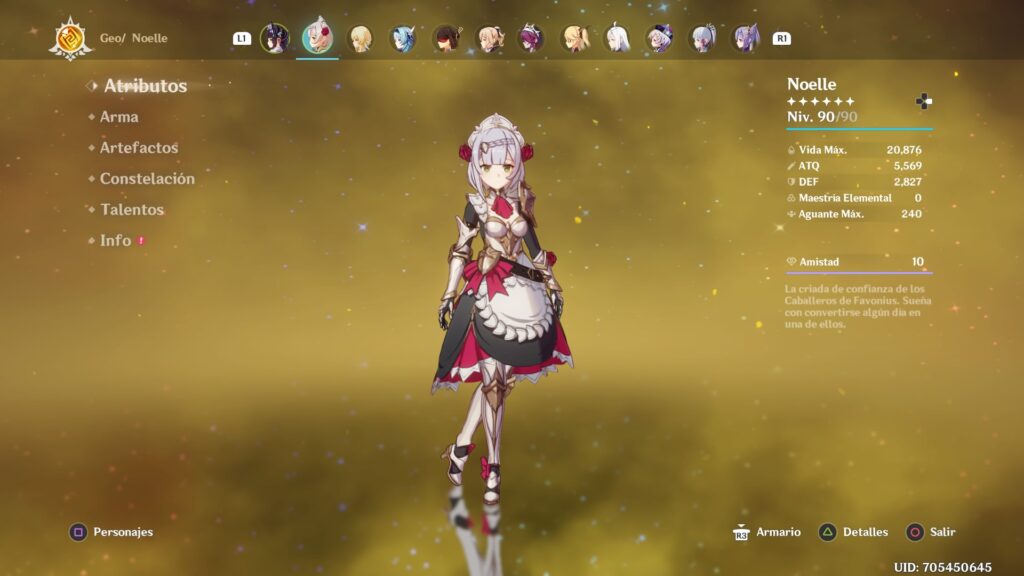The width and height of the screenshot is (1024, 576).
Task: Pick the magenta-haired character with tiara
Action: point(531,38)
